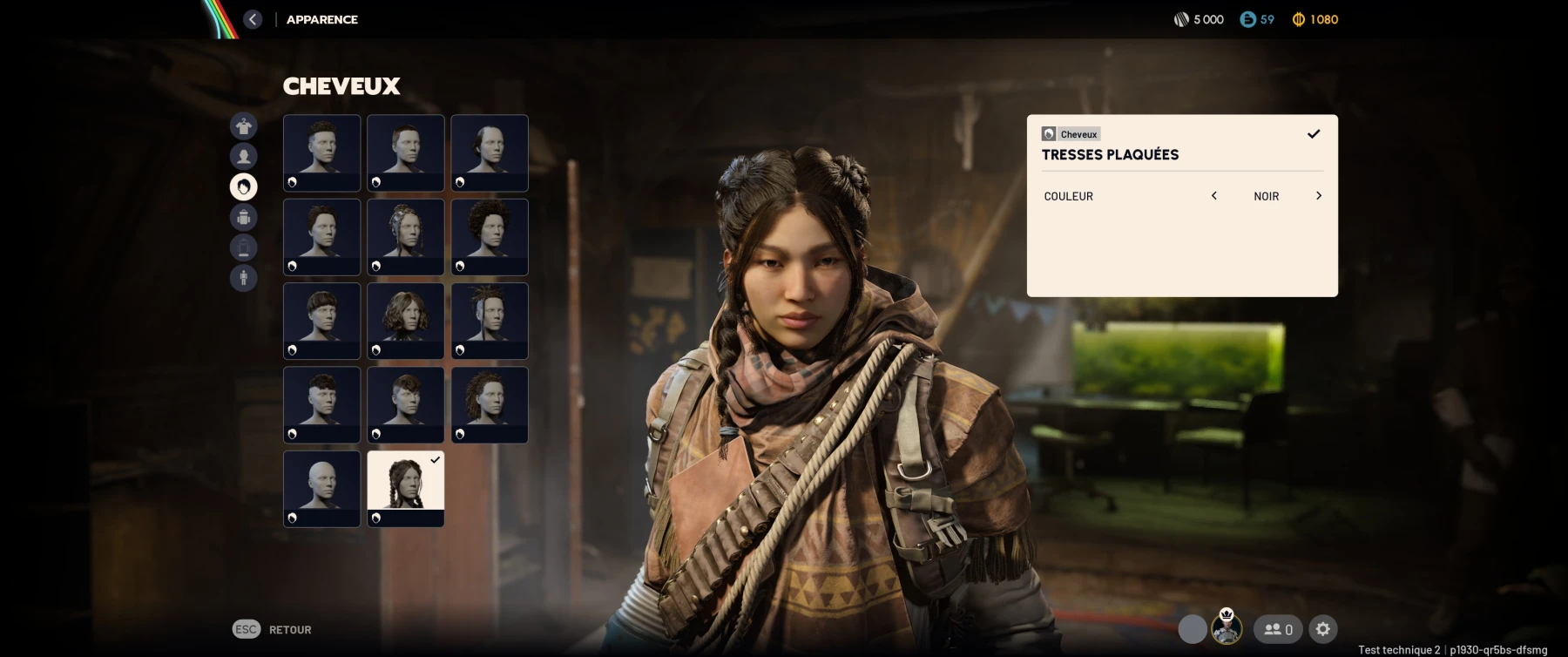
Task: Click the checkmark on the Tresses Plaquées panel
Action: 1314,134
